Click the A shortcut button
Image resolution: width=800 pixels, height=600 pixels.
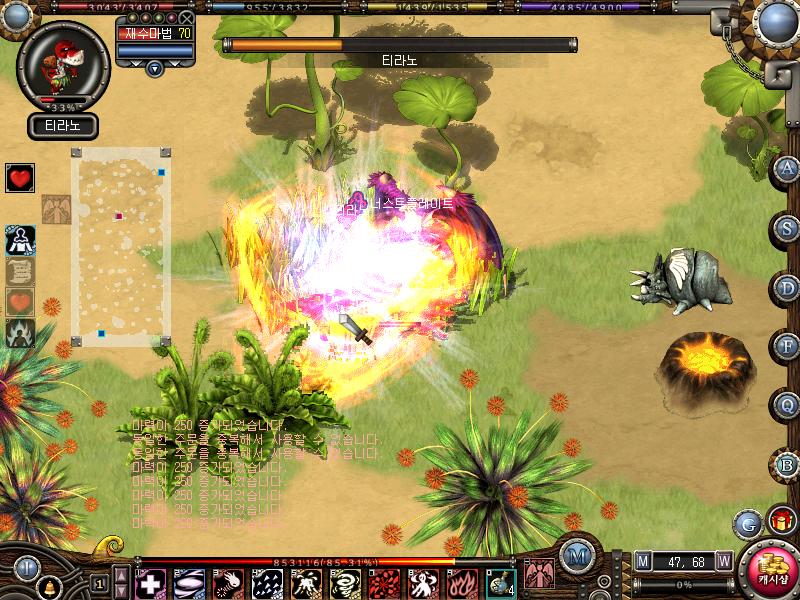pyautogui.click(x=788, y=169)
